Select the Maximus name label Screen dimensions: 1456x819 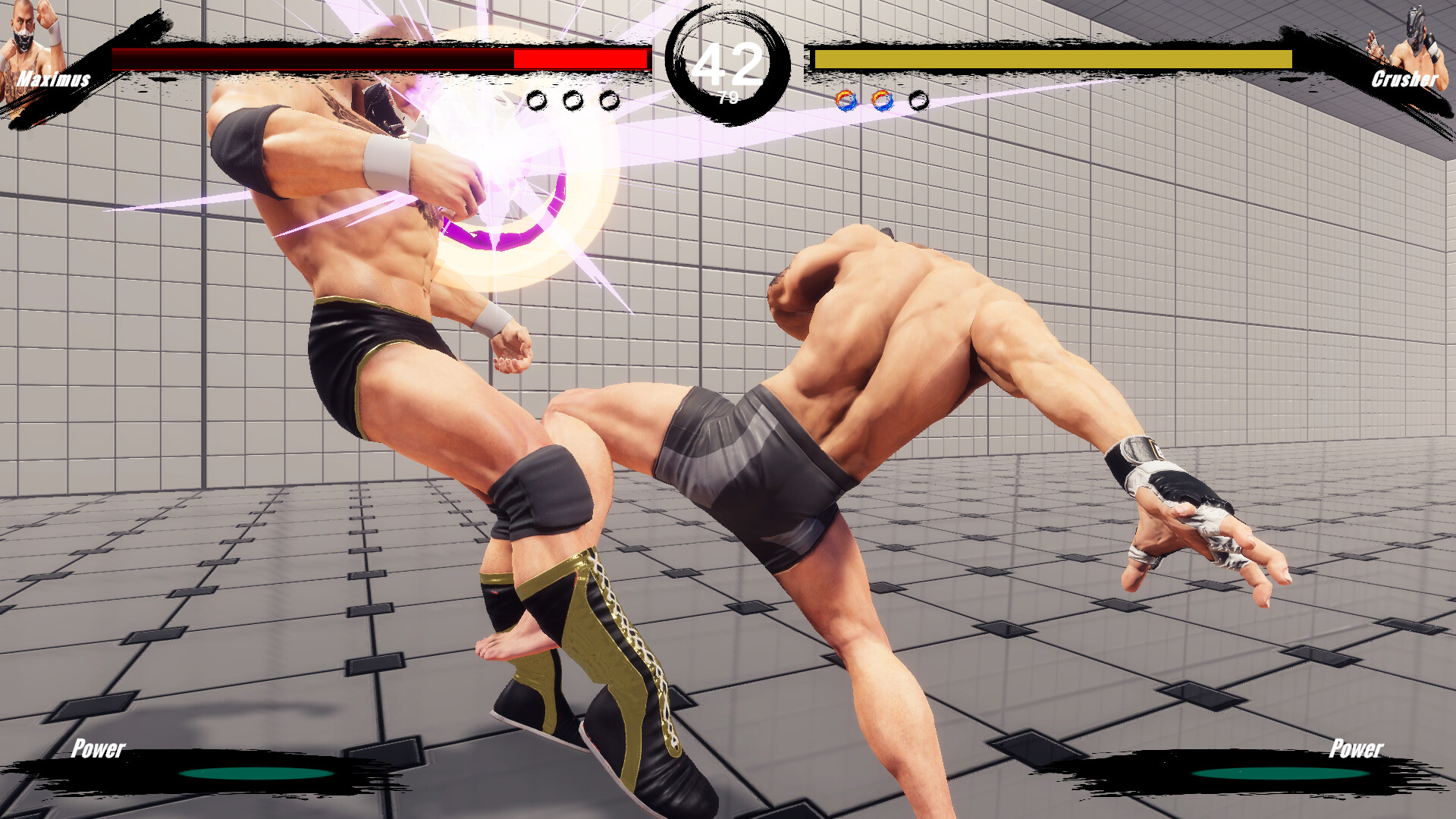coord(53,79)
